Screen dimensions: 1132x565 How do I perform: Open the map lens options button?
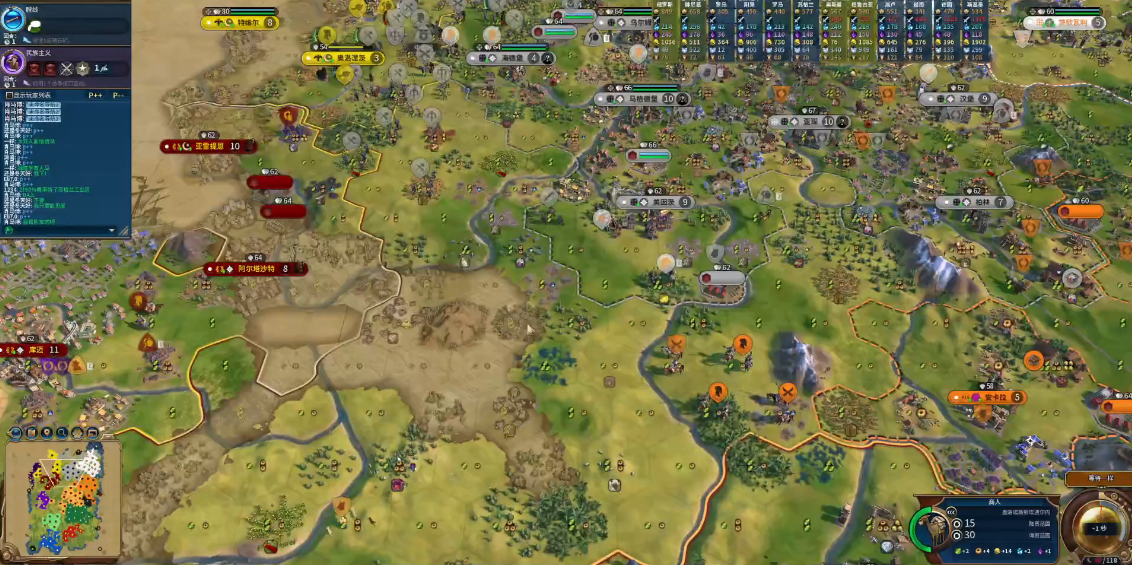[31, 433]
